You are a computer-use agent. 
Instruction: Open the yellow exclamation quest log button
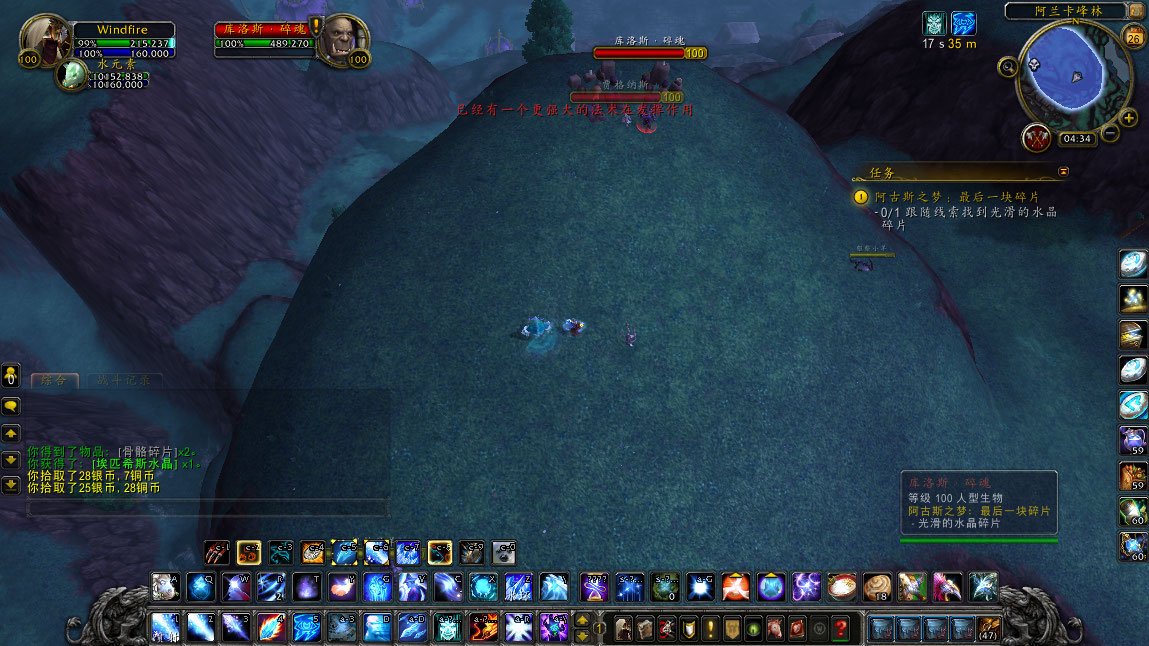tap(710, 628)
